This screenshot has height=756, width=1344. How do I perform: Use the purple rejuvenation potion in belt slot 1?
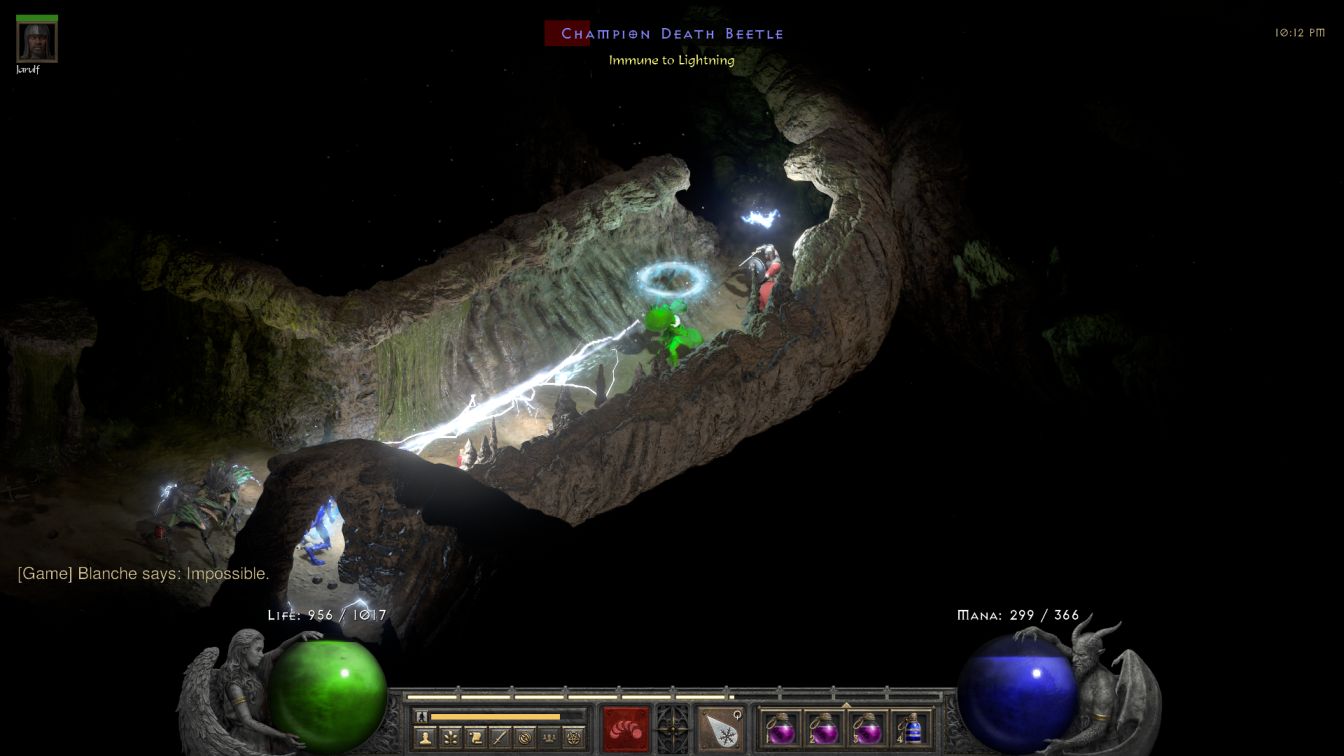781,728
